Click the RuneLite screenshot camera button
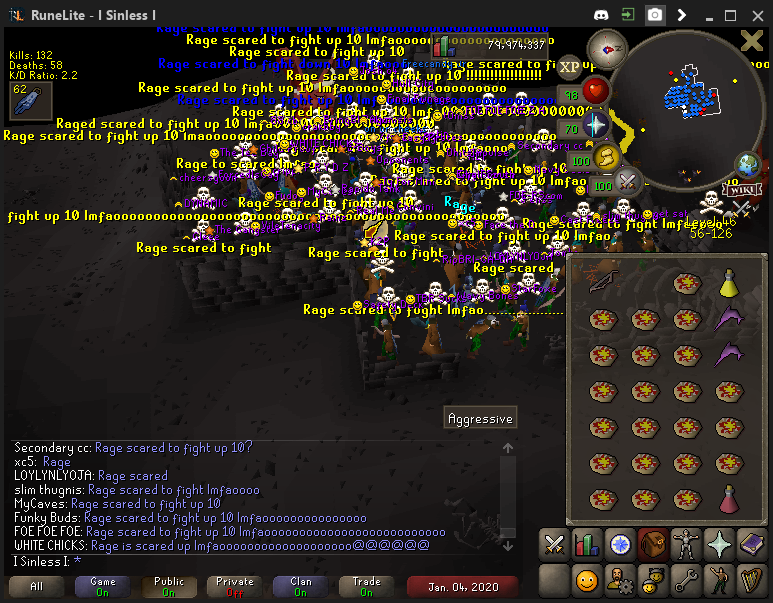The image size is (773, 603). pyautogui.click(x=655, y=15)
